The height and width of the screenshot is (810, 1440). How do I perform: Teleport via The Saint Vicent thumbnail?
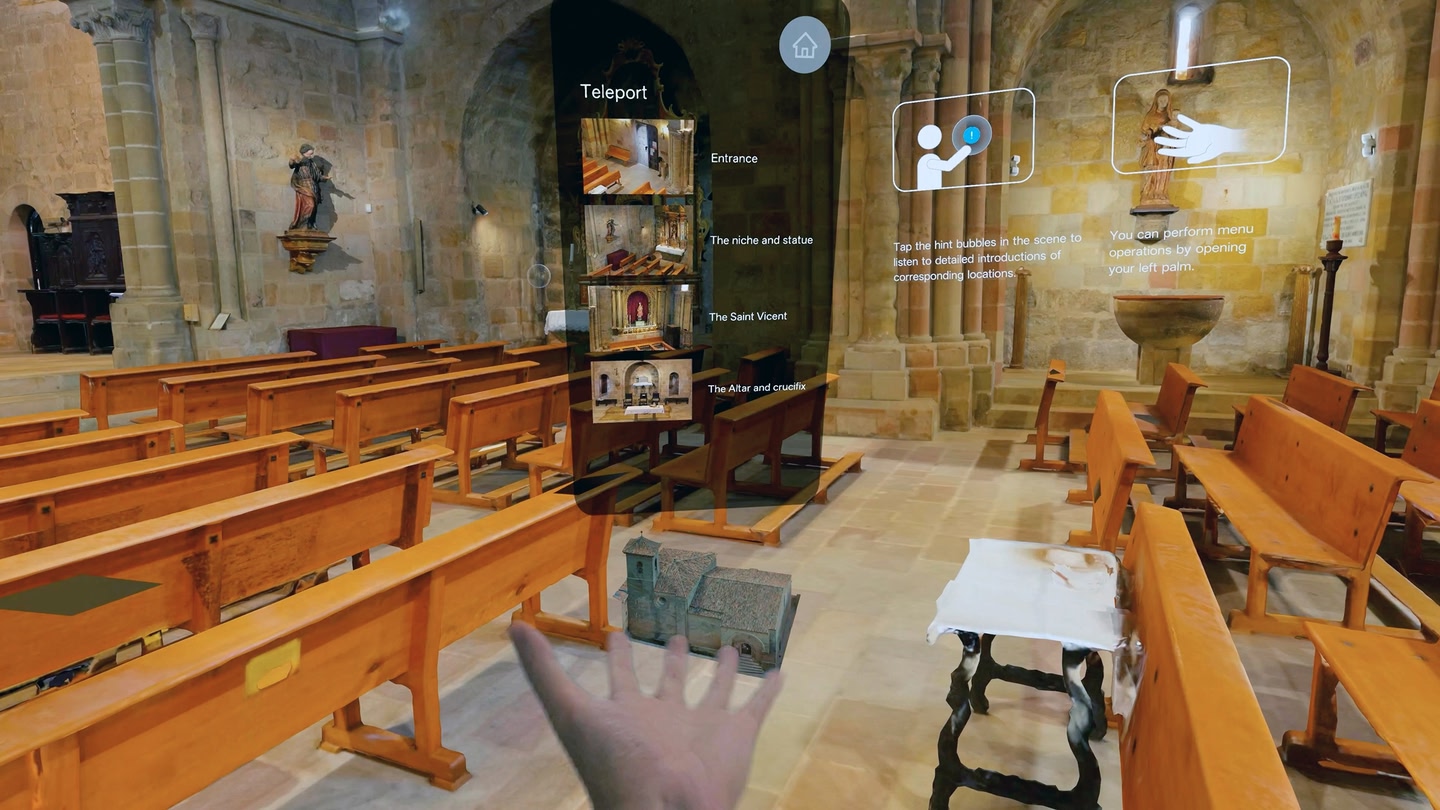pos(639,317)
